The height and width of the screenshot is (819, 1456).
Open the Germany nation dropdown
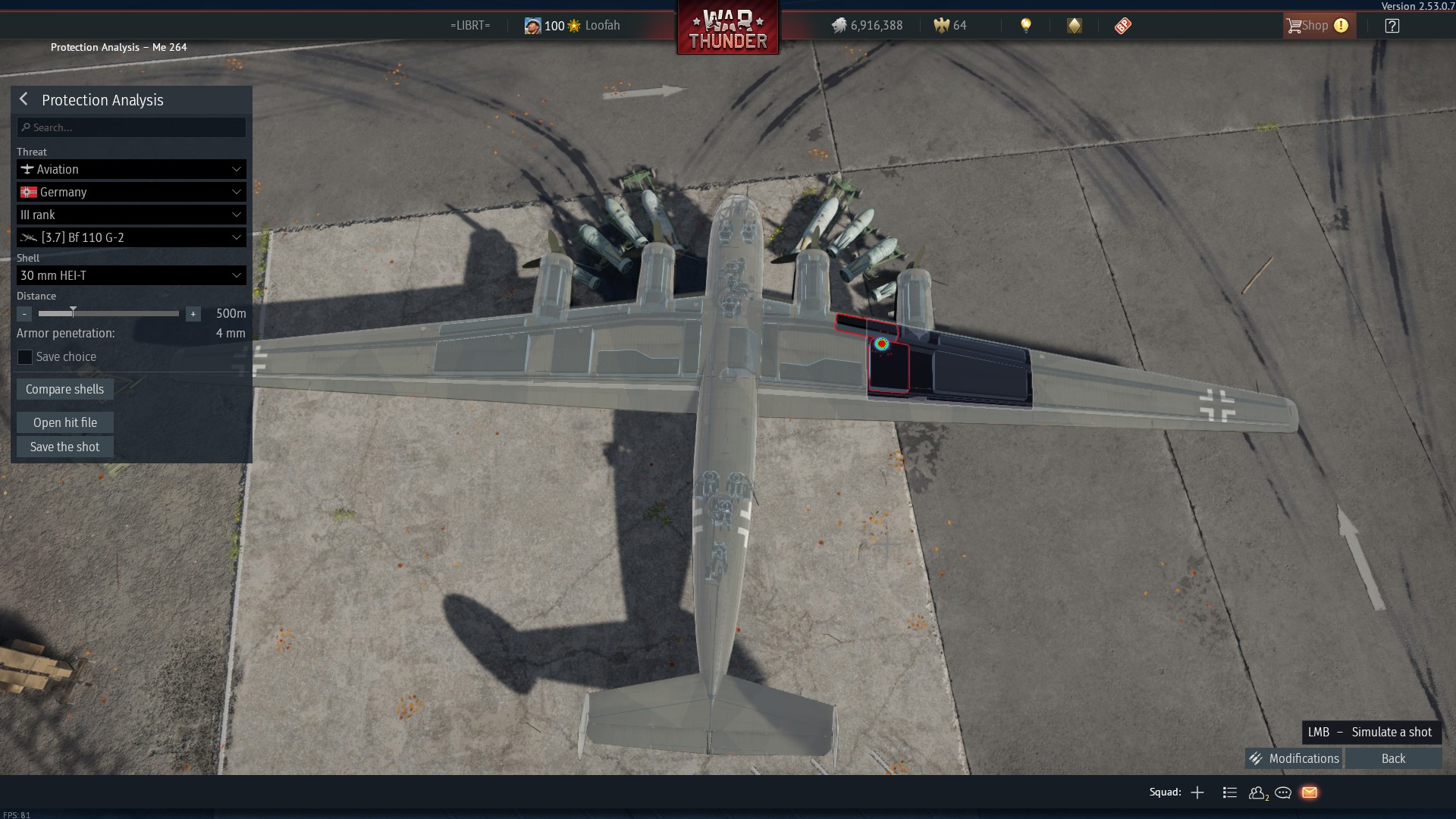click(x=131, y=192)
